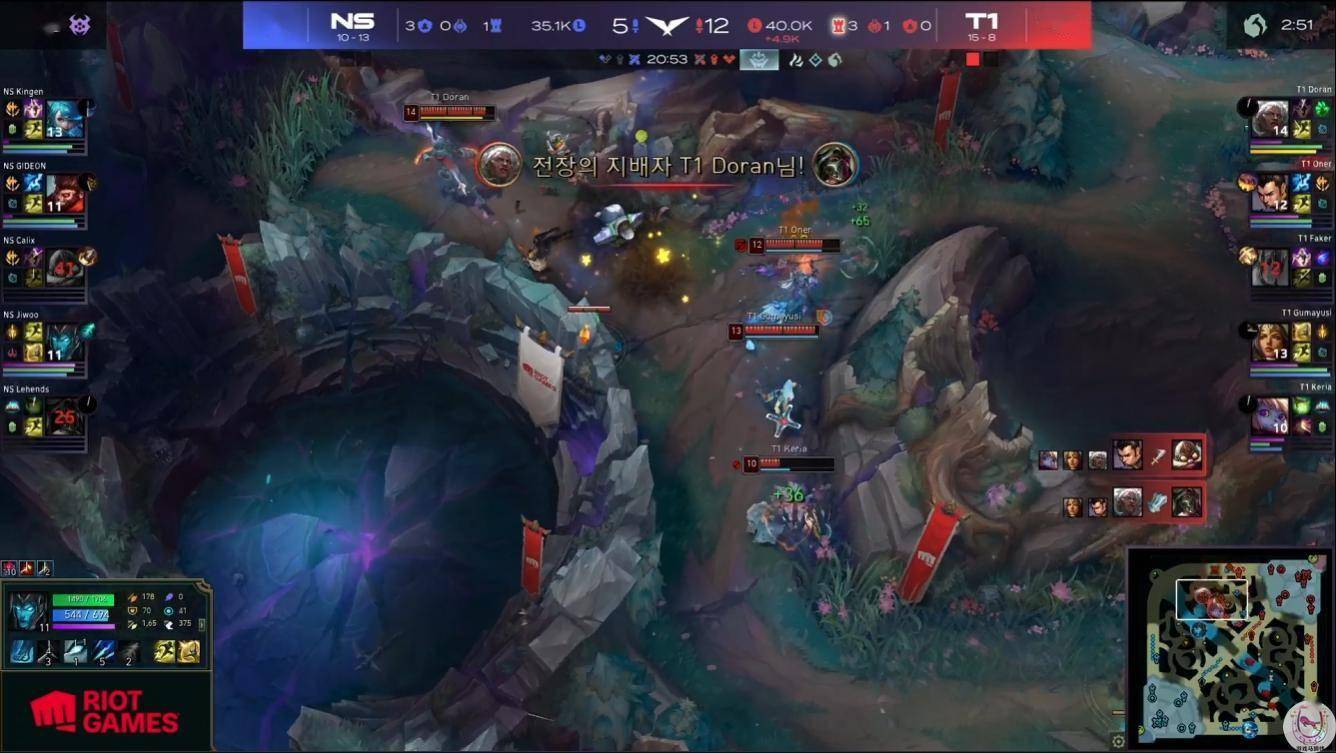The image size is (1336, 753).
Task: Select T1 Keria's champion portrait
Action: pos(1270,416)
